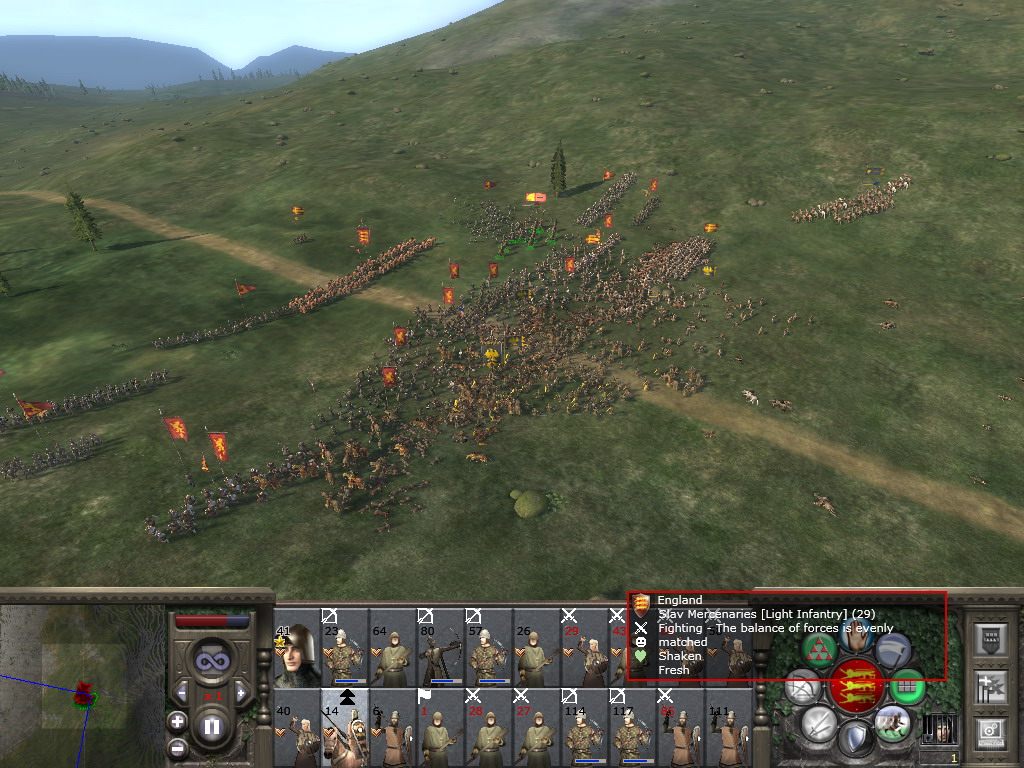Zoom out the minimap with the round minus button
1024x768 pixels.
click(177, 746)
